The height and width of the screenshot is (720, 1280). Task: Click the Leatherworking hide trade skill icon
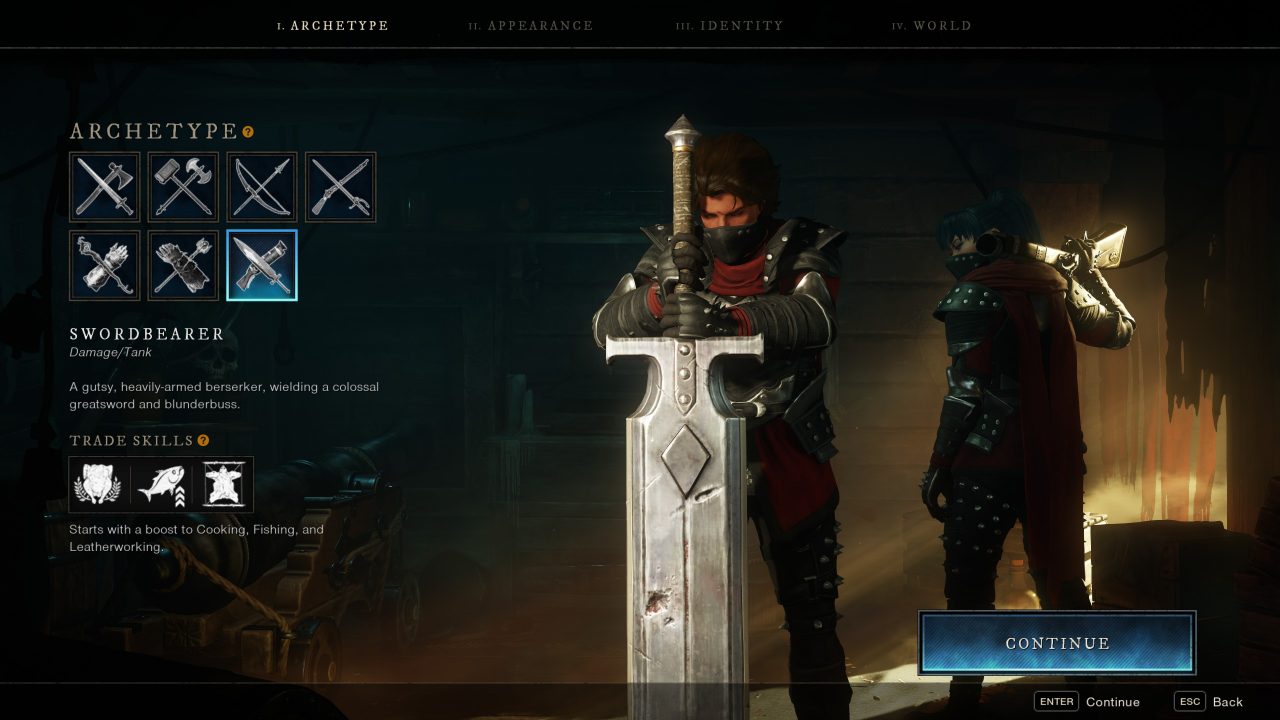point(224,485)
